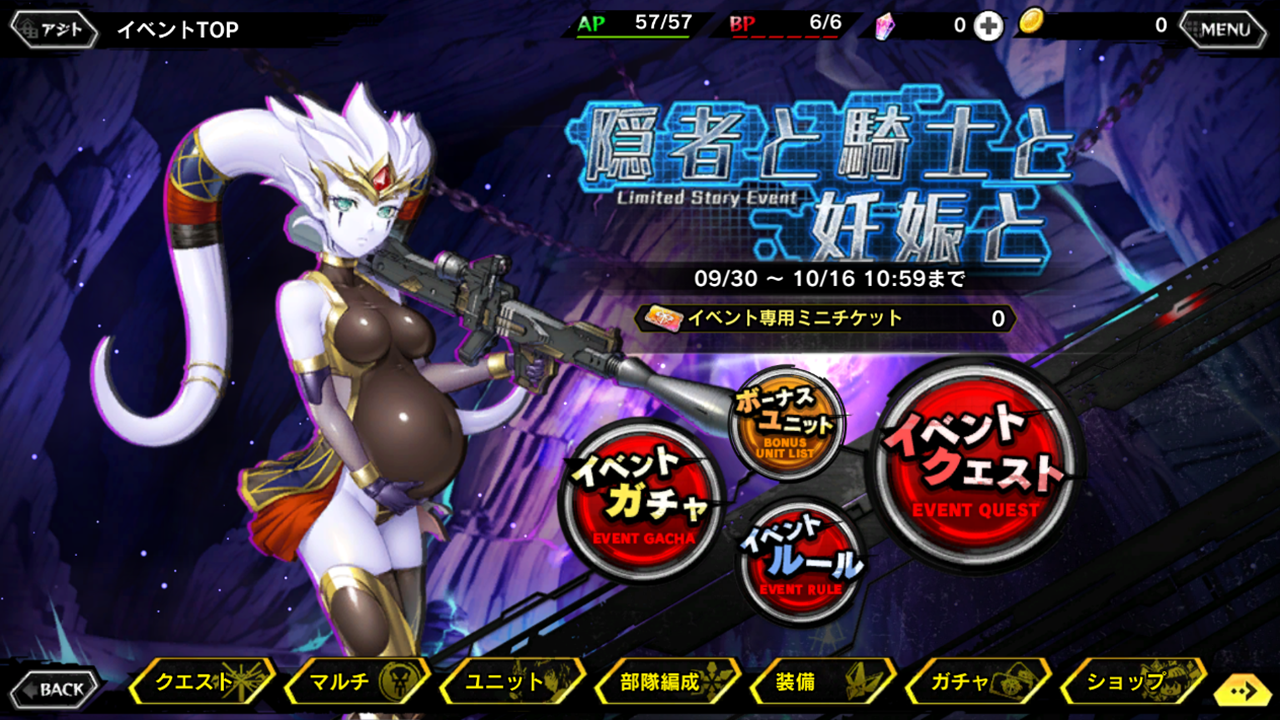
Task: Open the Event Quest button
Action: 977,464
